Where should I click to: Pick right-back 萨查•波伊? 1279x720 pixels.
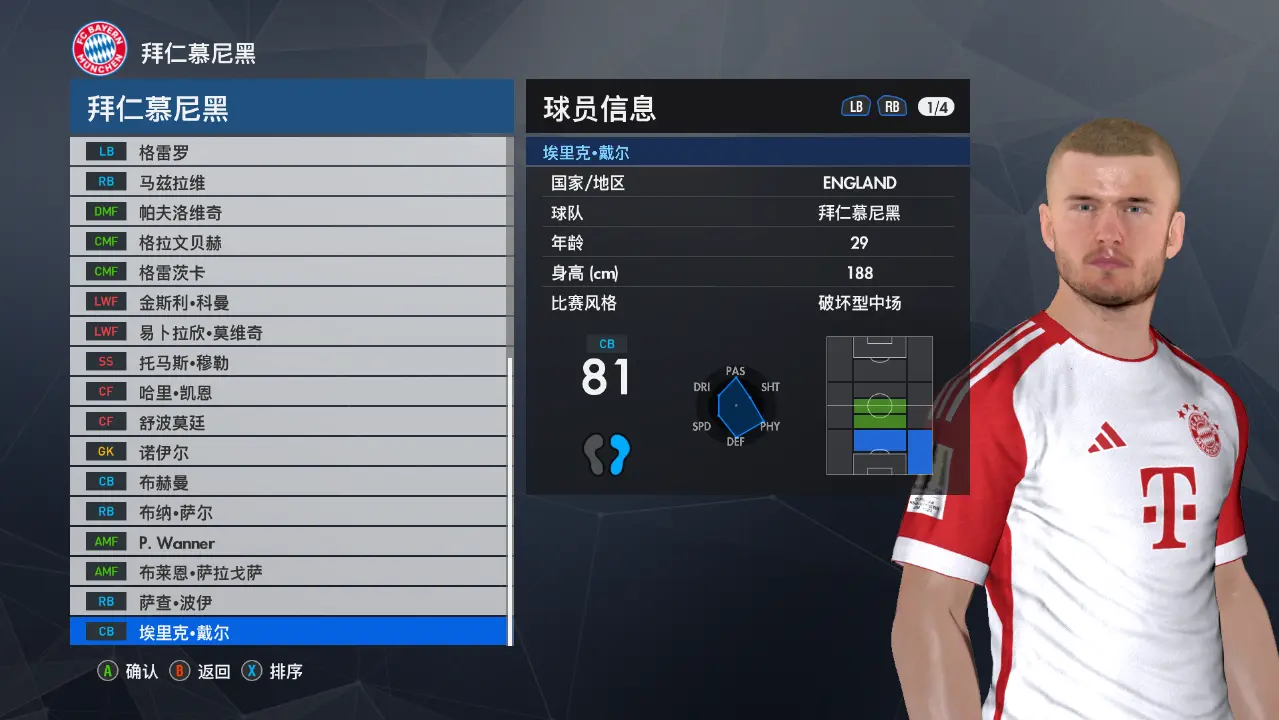click(x=288, y=602)
